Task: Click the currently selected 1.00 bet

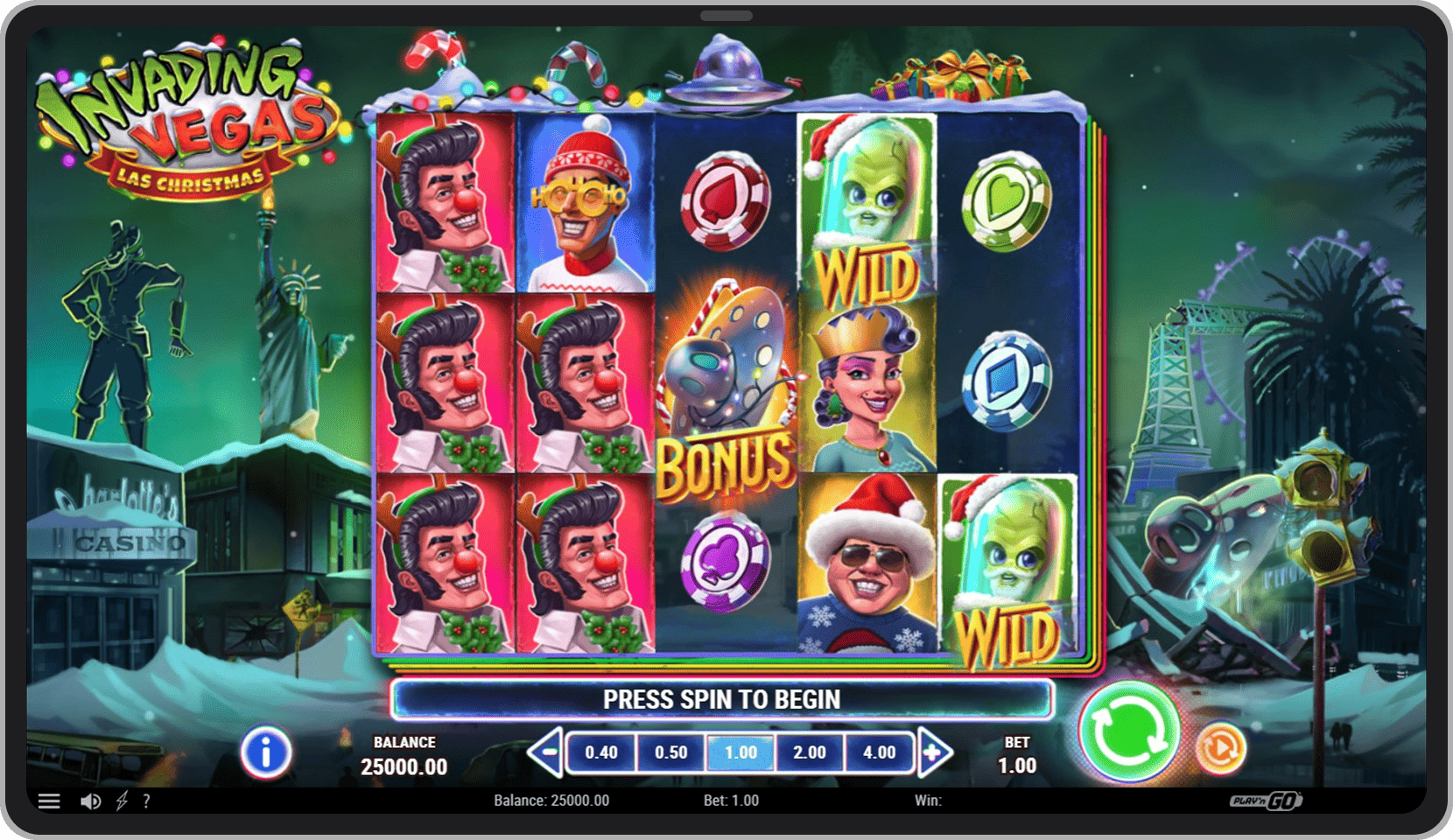Action: pos(741,752)
